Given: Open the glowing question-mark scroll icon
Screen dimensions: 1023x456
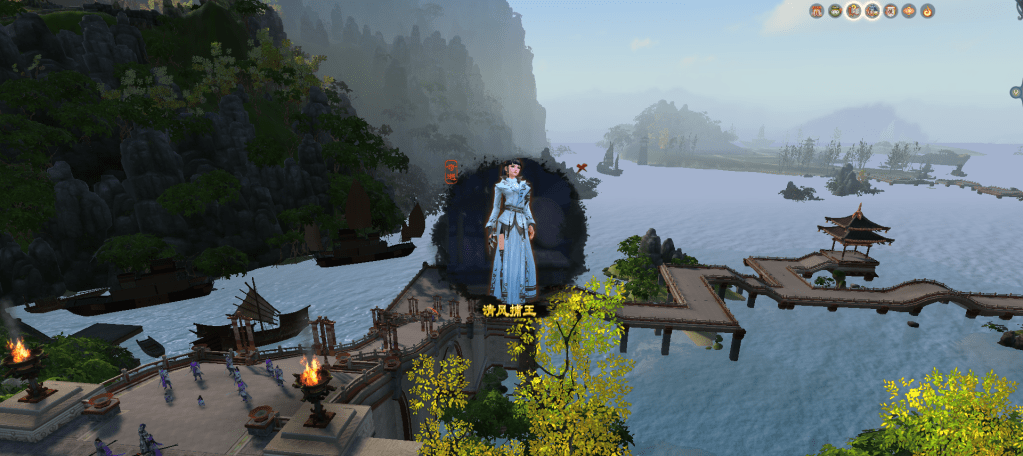Looking at the screenshot, I should (853, 11).
